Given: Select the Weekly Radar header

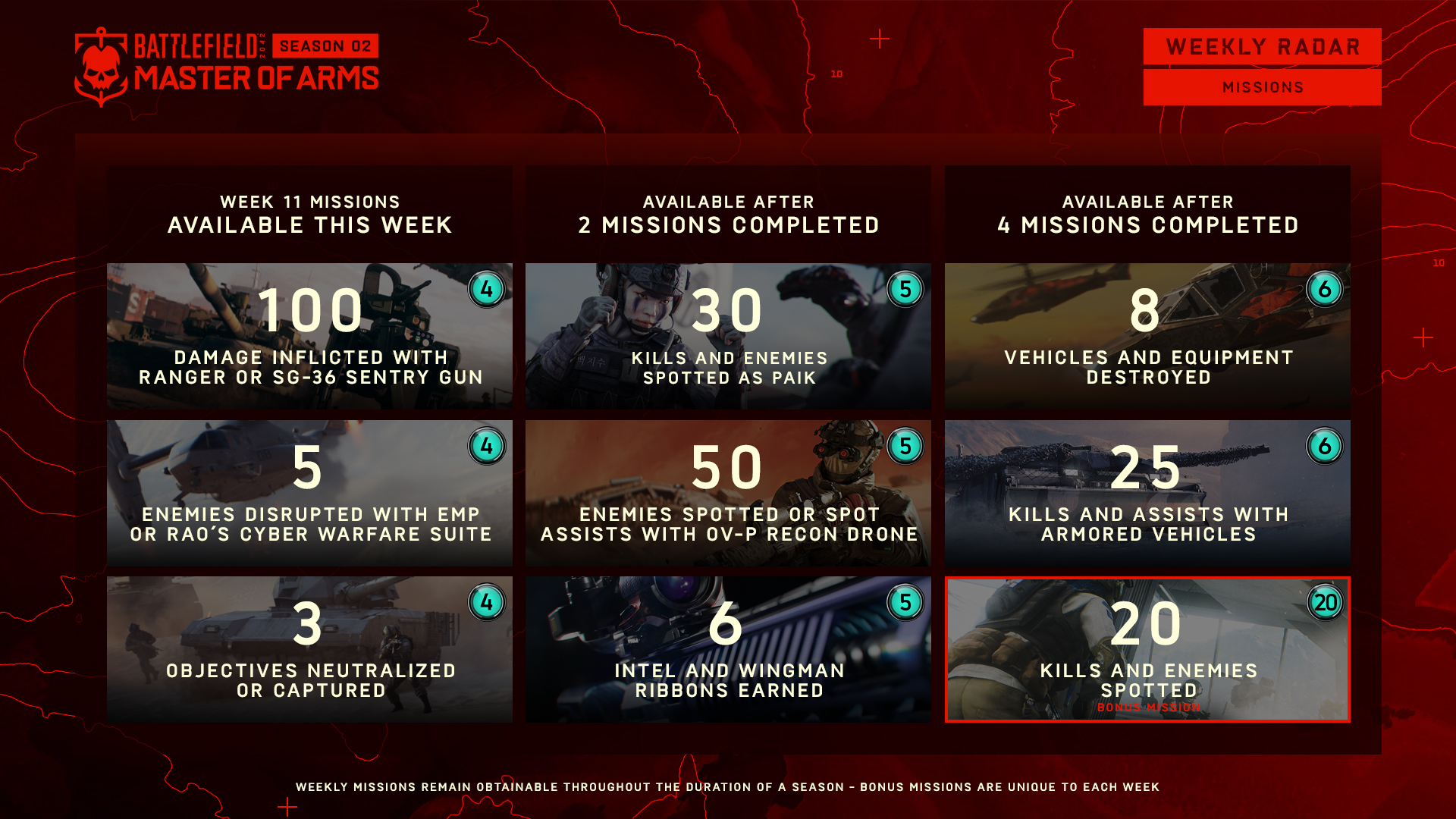Looking at the screenshot, I should click(1262, 47).
